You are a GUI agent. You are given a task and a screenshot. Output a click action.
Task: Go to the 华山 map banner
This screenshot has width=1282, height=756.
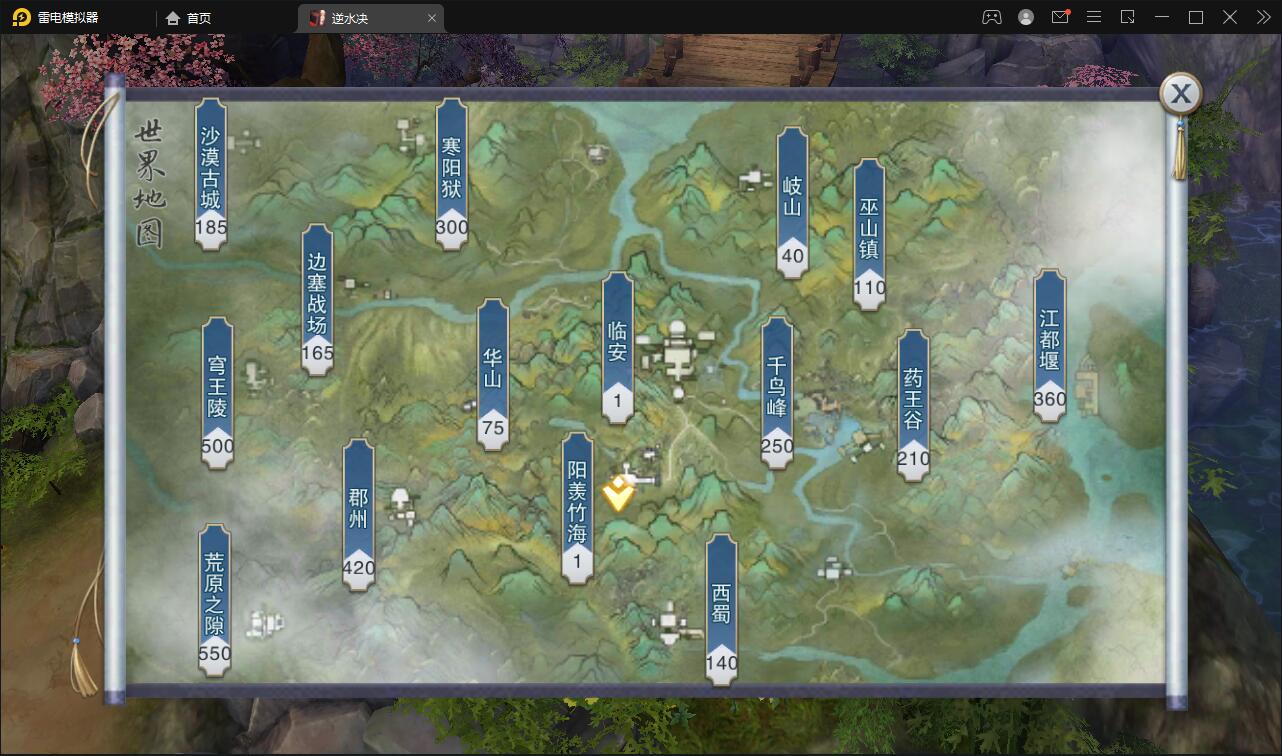click(493, 372)
